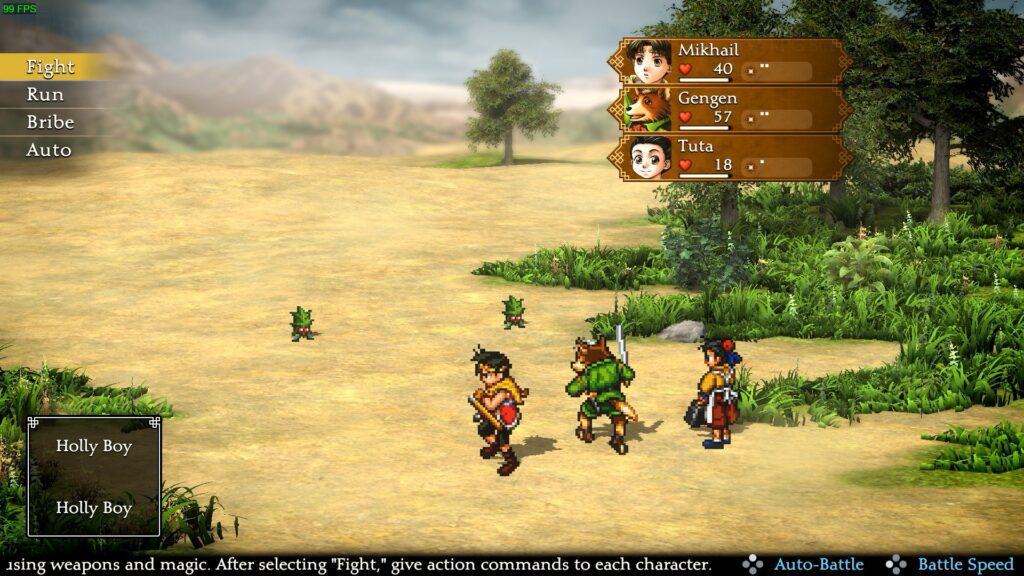Click the Battle Speed label
Viewport: 1024px width, 576px height.
[965, 565]
